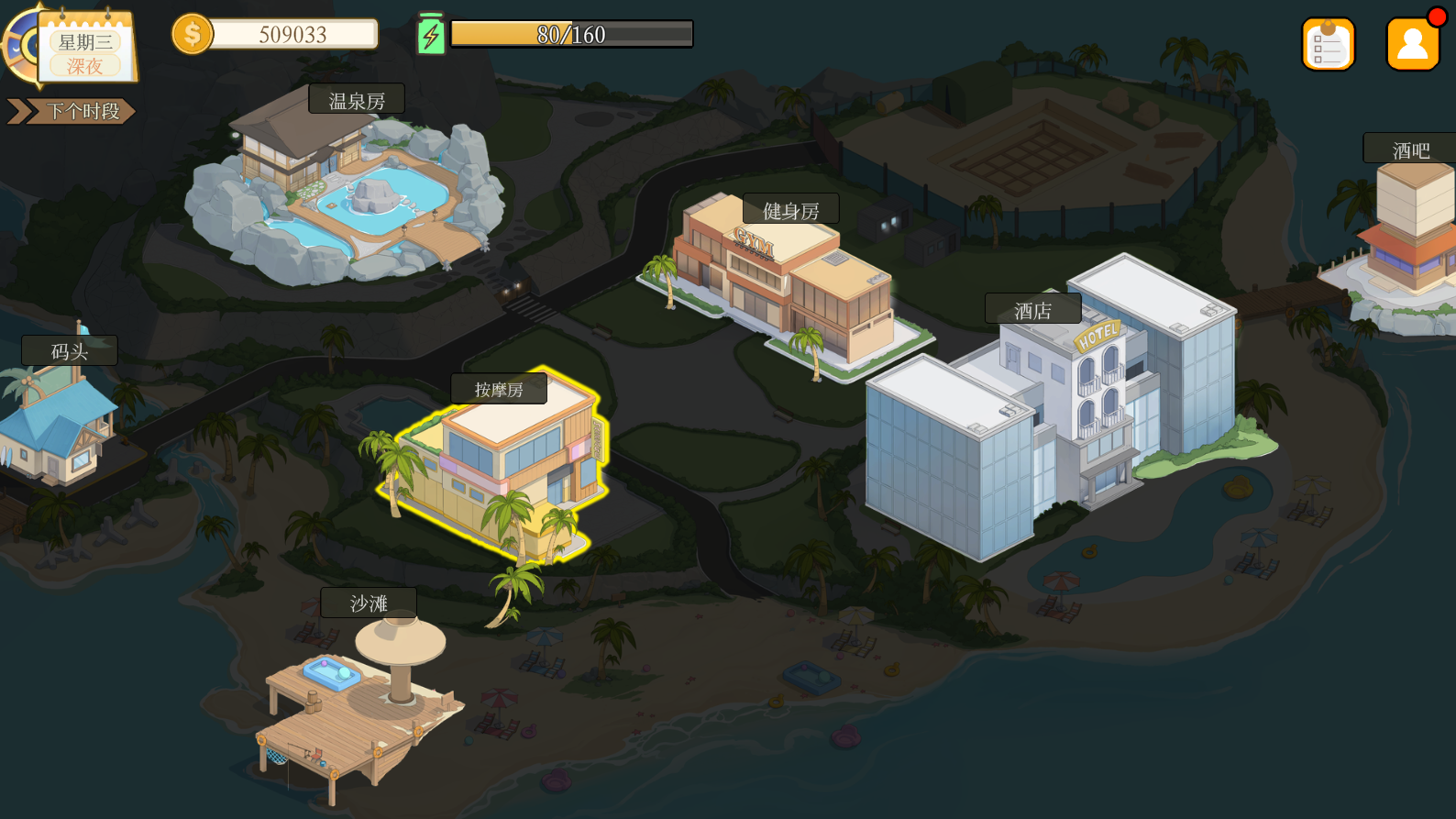Enter the hotel labeled 酒店
This screenshot has height=819, width=1456.
[x=1032, y=310]
